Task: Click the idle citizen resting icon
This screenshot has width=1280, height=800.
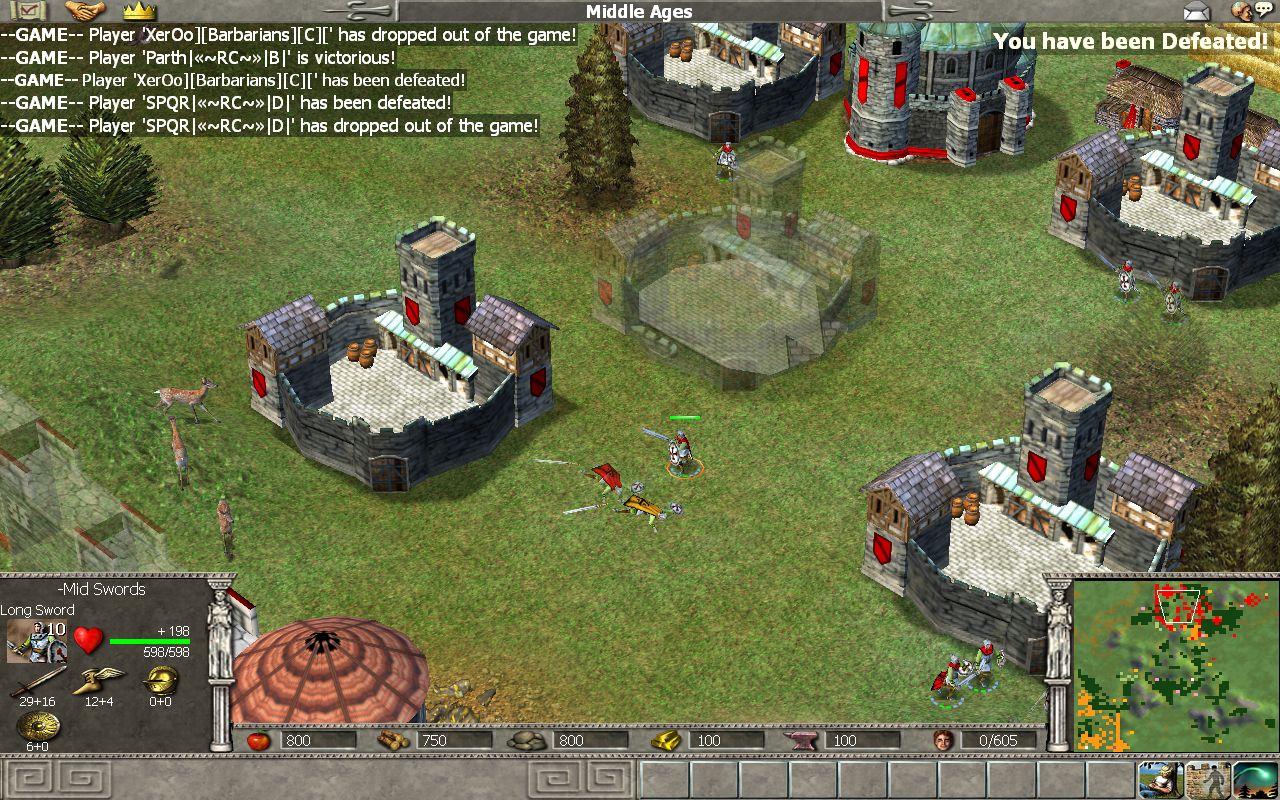Action: click(x=1159, y=780)
